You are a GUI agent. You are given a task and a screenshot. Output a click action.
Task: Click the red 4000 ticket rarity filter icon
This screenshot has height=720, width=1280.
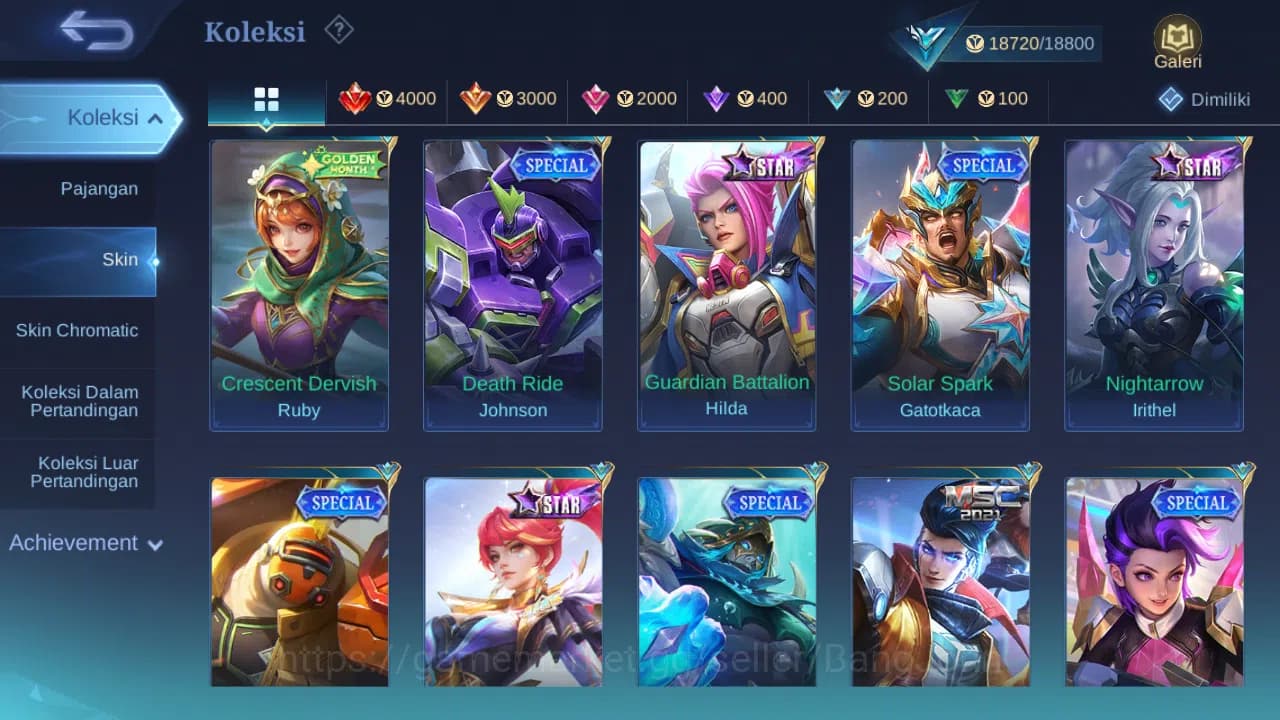pyautogui.click(x=358, y=99)
